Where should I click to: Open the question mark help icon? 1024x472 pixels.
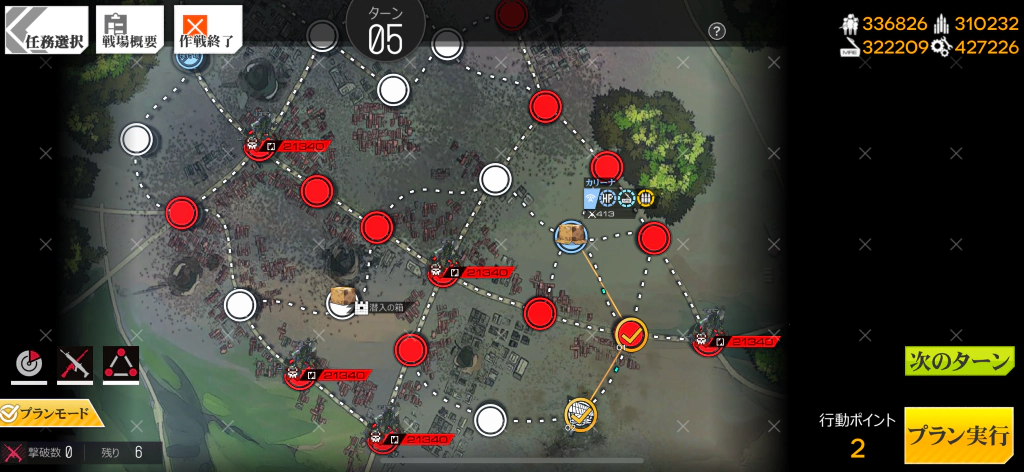716,31
